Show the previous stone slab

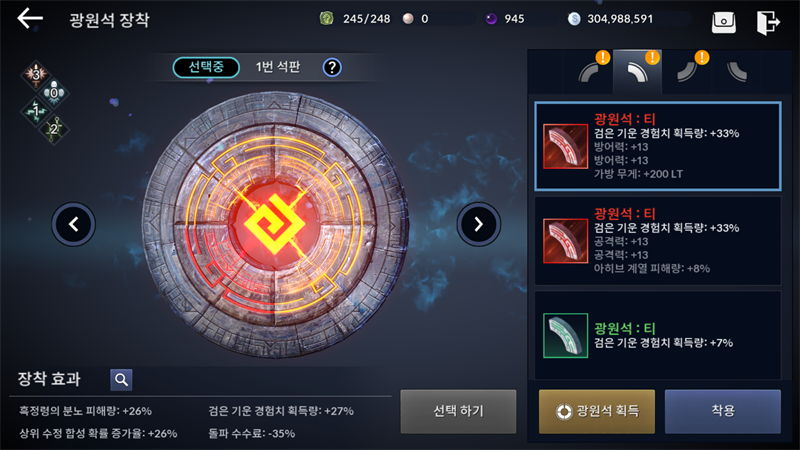(x=74, y=224)
